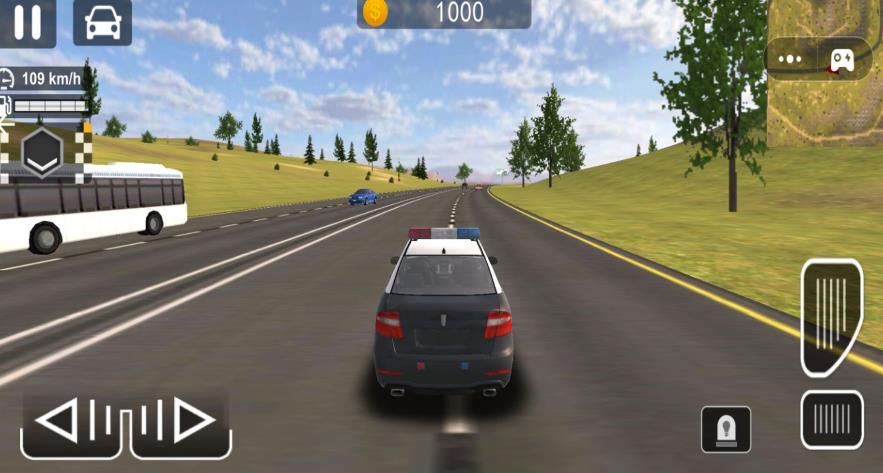Hit the square brake pedal
Viewport: 883px width, 473px height.
[x=832, y=419]
